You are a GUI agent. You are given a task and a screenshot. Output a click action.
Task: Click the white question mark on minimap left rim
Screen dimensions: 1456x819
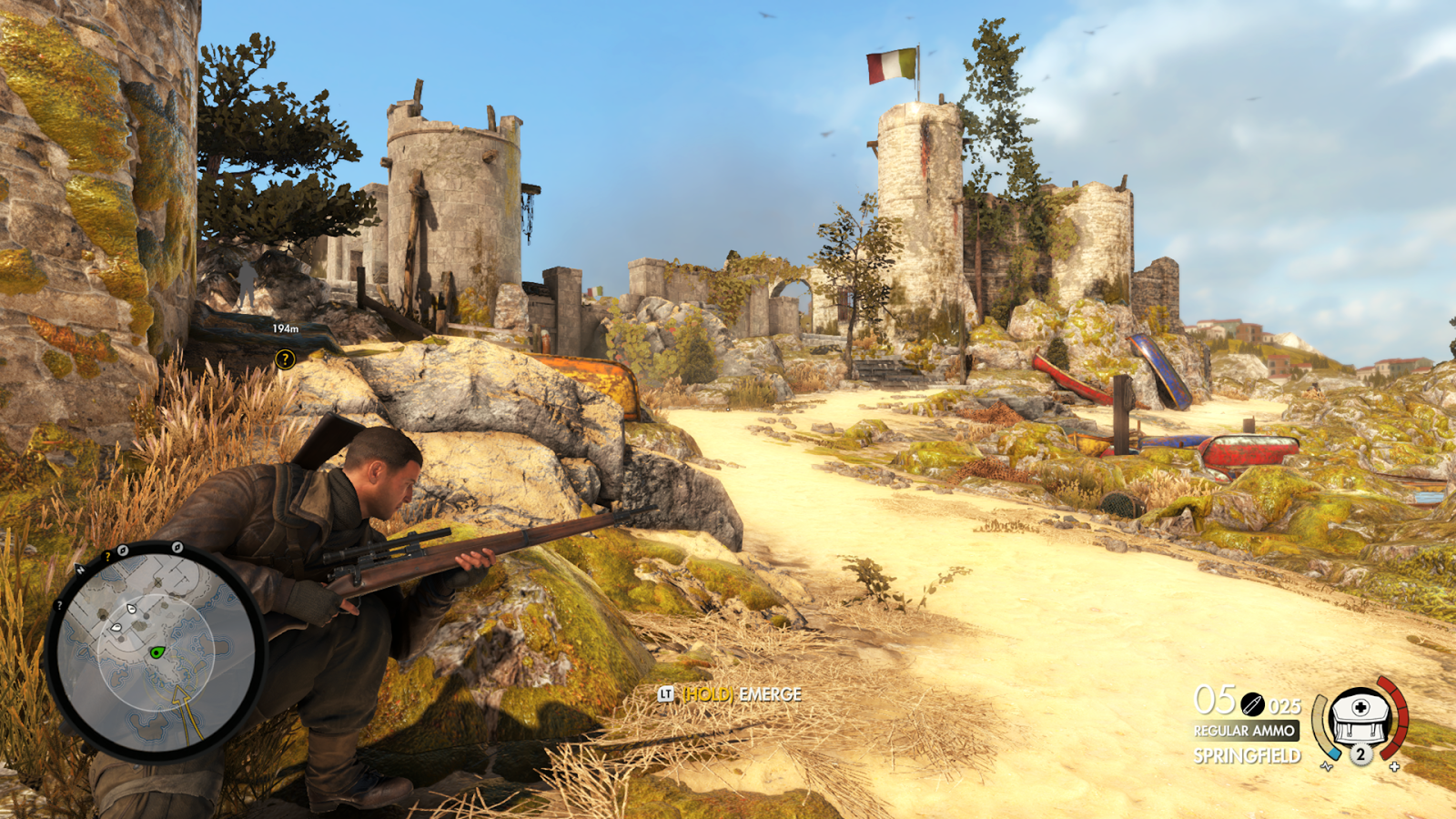[x=59, y=605]
